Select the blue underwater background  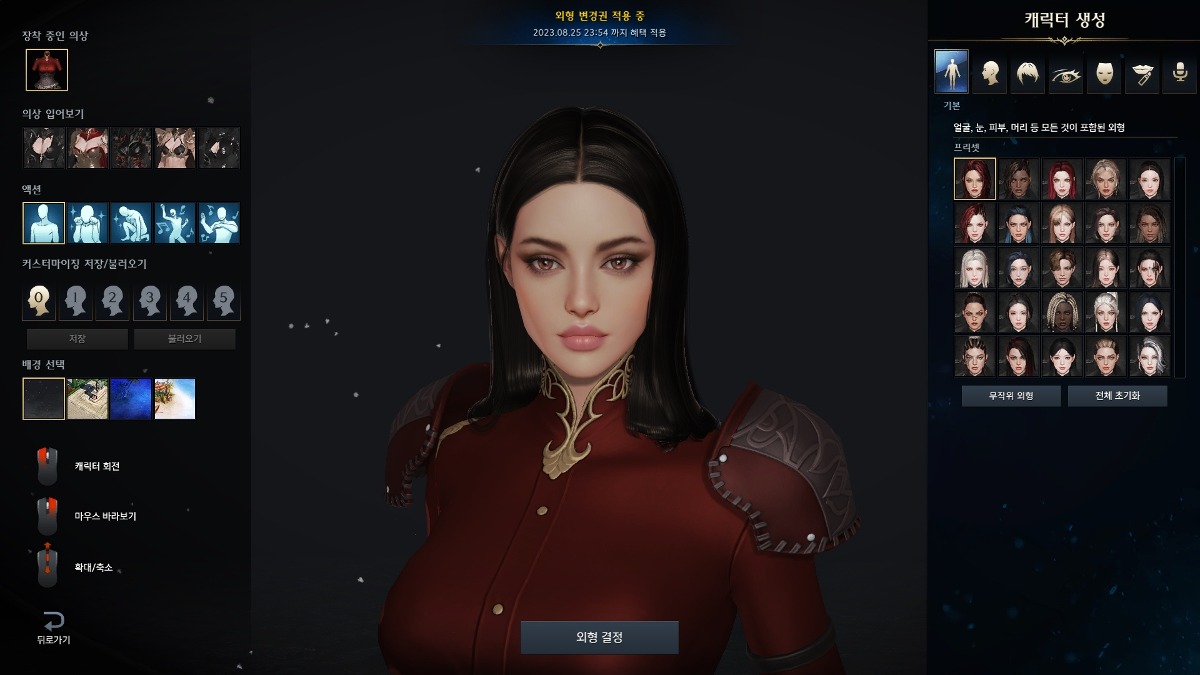(x=131, y=398)
